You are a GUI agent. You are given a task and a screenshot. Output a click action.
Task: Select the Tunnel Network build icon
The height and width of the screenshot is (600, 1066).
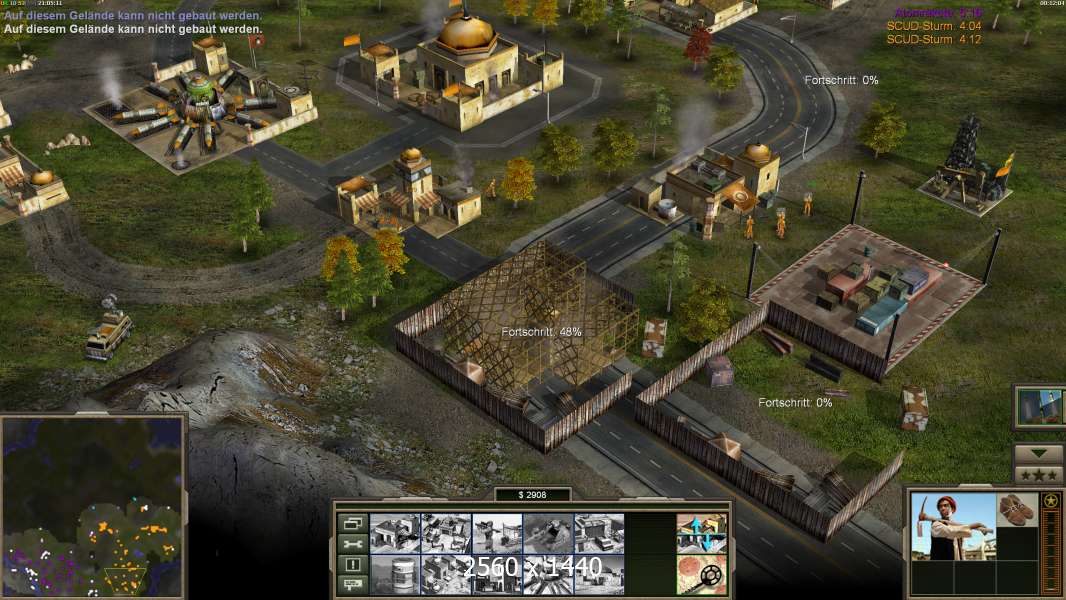(x=548, y=533)
